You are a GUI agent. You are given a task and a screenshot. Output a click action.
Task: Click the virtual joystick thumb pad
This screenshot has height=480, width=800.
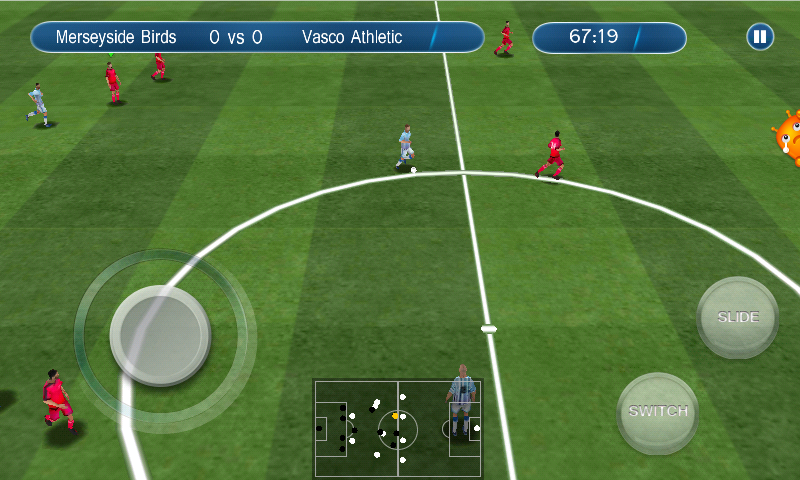(160, 335)
